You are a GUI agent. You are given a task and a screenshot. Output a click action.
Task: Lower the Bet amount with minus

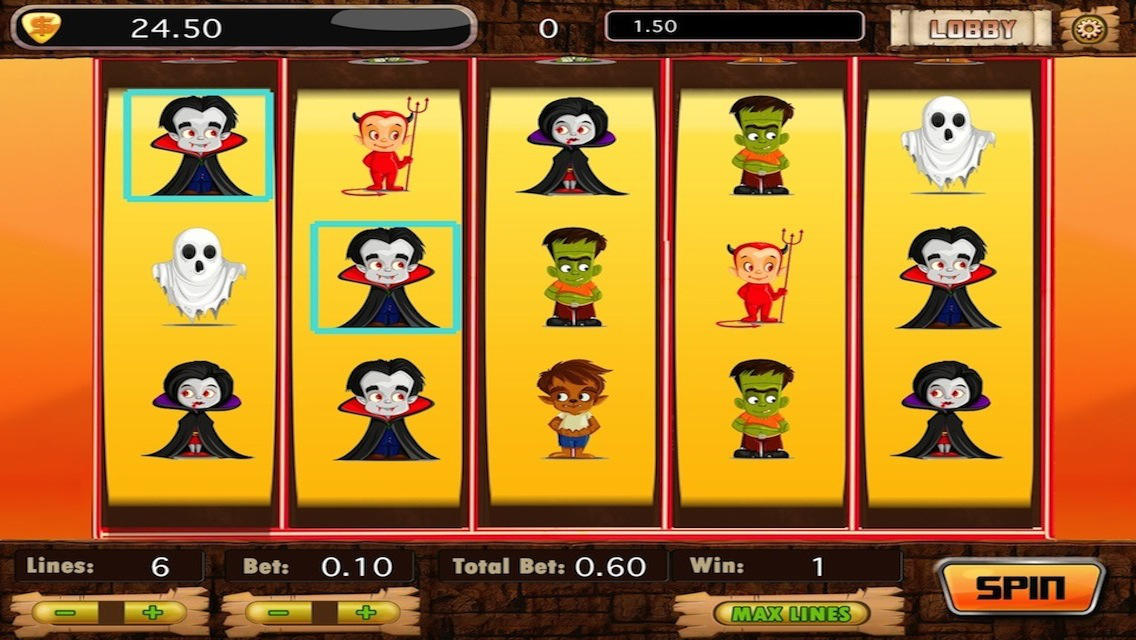coord(281,613)
